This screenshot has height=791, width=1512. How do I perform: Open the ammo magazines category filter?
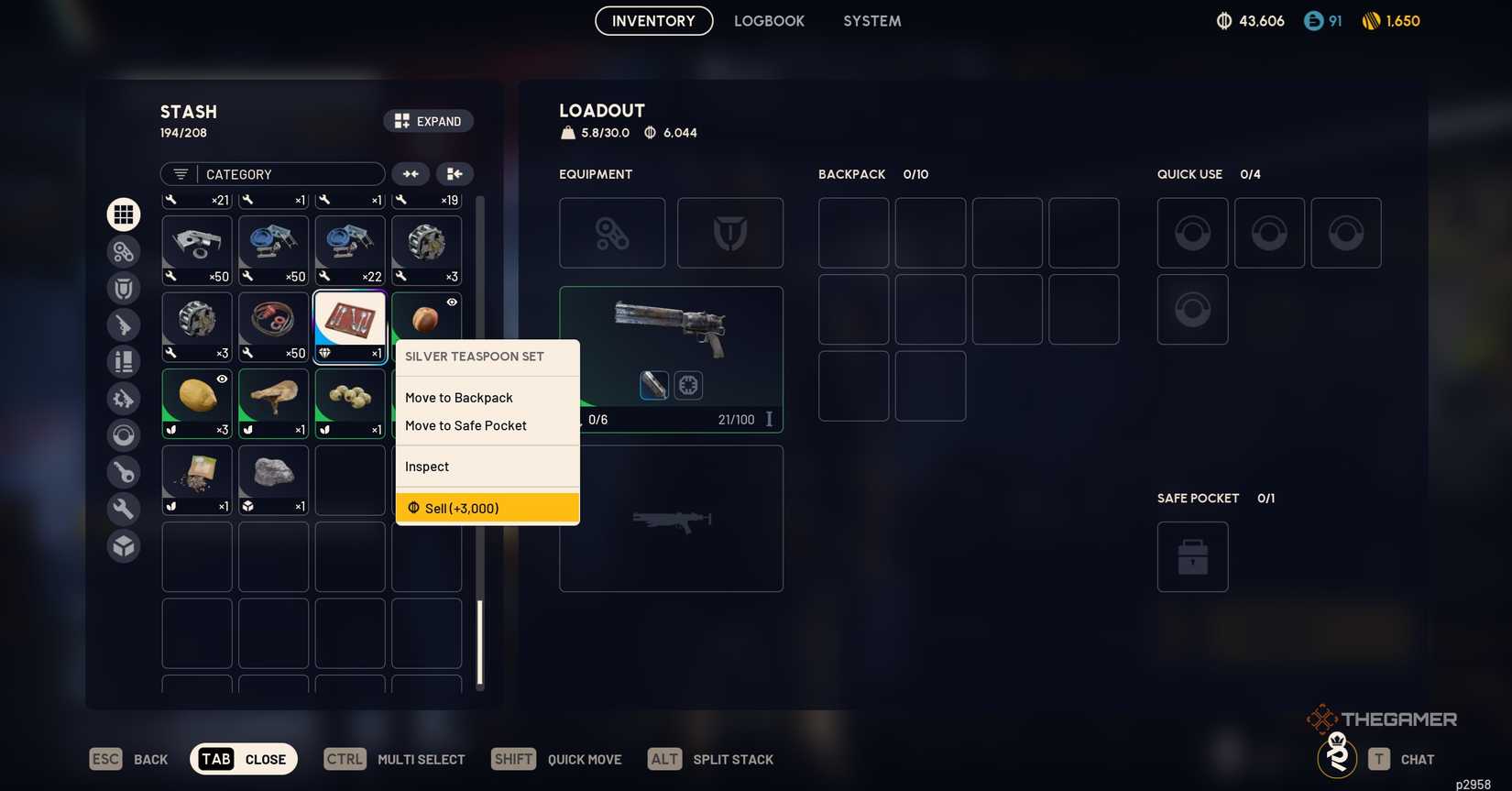coord(124,360)
